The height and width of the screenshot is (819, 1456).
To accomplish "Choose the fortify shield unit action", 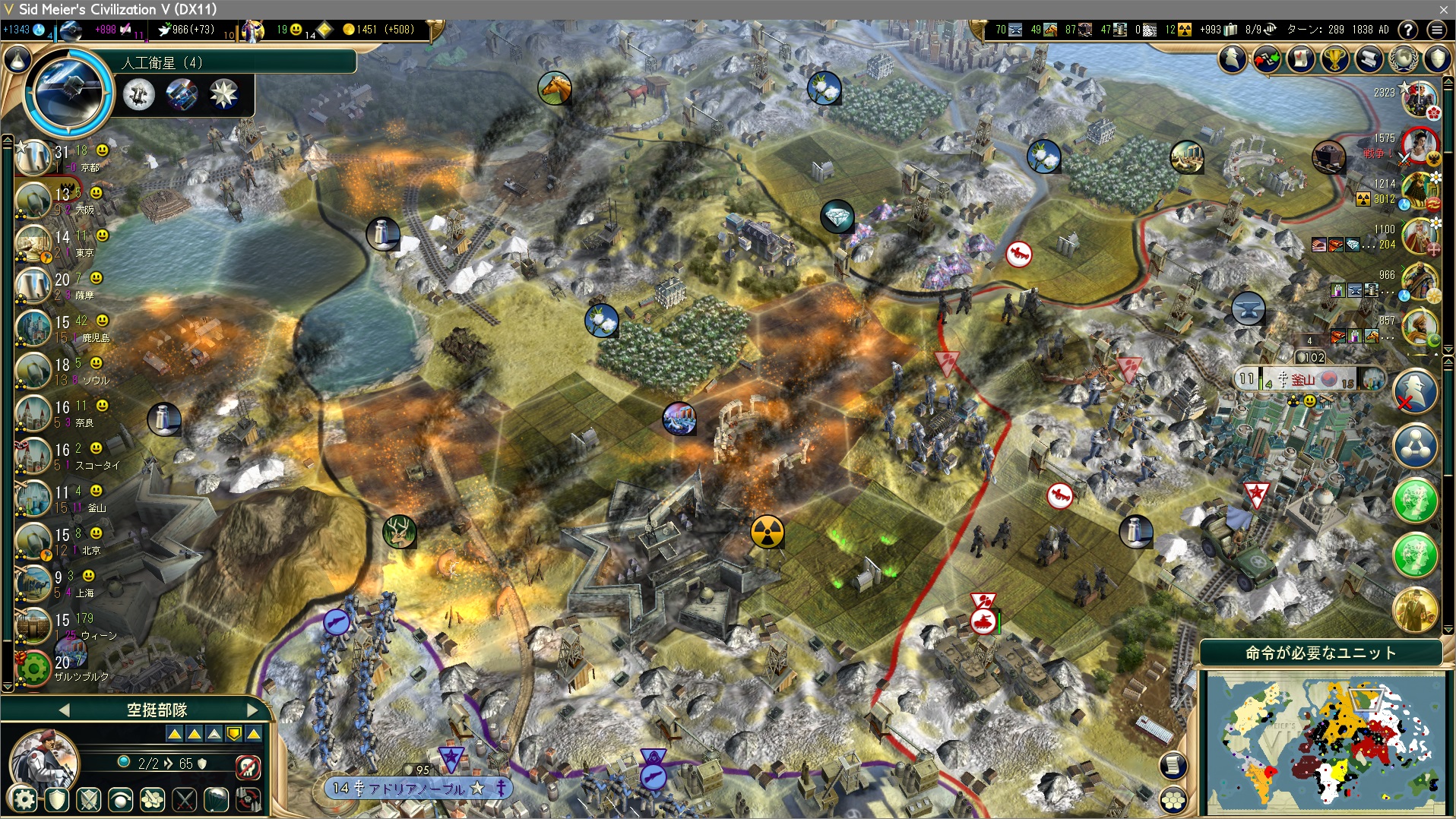I will [57, 799].
